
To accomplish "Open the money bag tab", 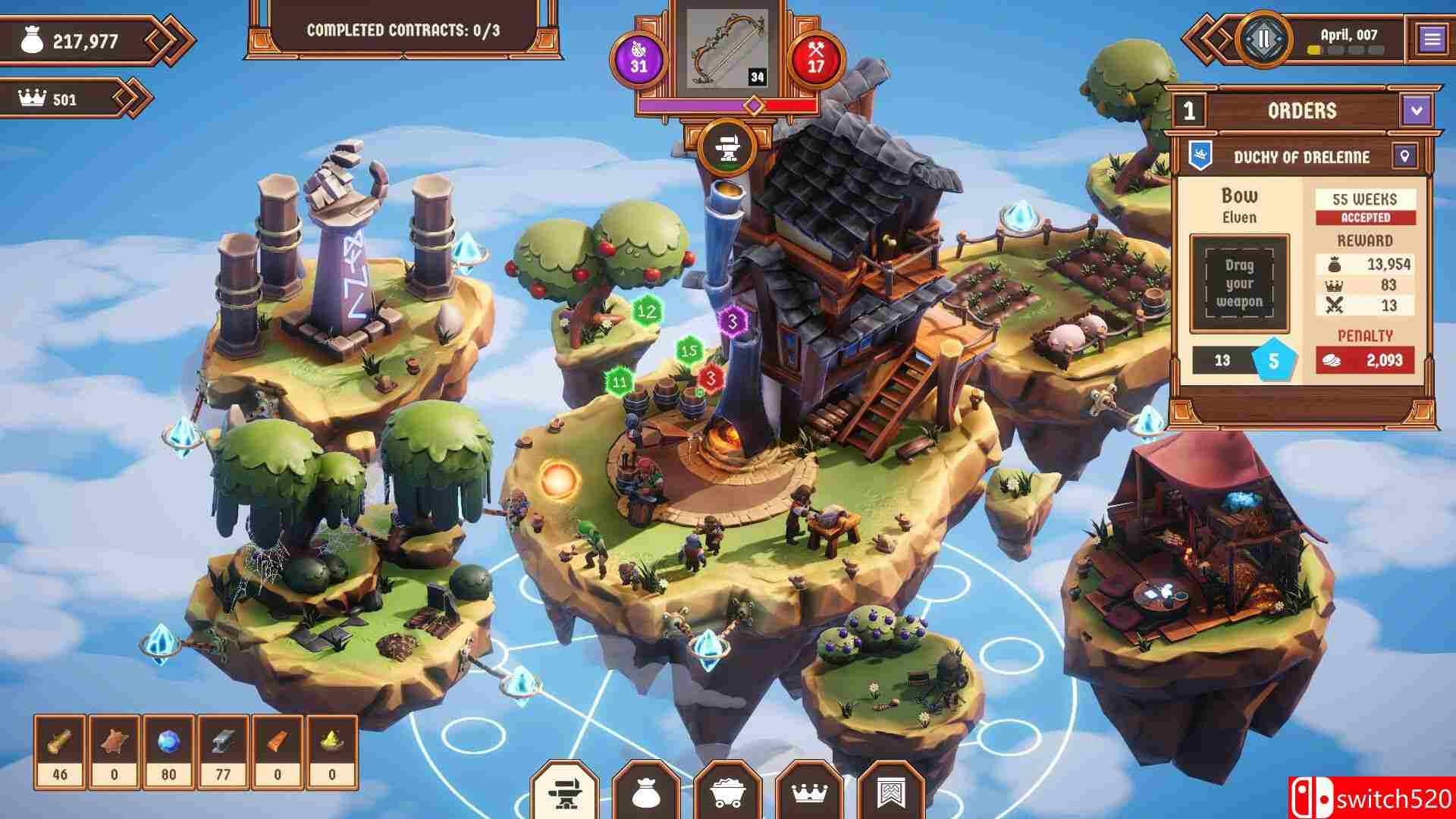I will 646,793.
